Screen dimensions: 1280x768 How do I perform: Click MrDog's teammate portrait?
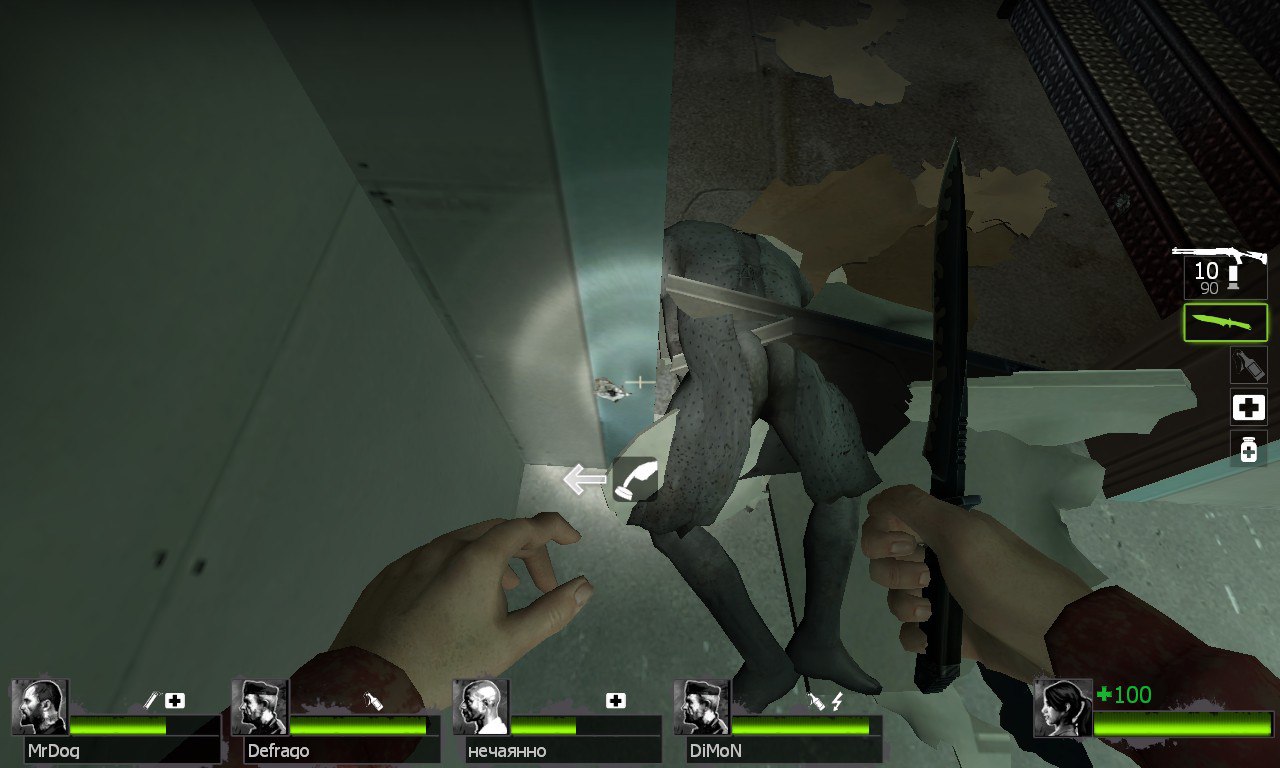[x=40, y=707]
